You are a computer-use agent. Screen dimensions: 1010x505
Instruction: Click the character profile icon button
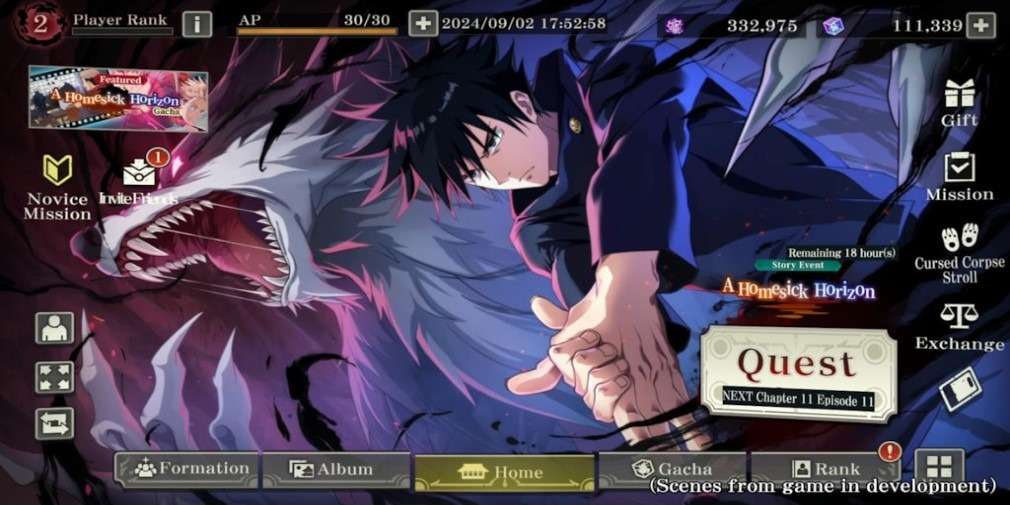click(x=54, y=327)
